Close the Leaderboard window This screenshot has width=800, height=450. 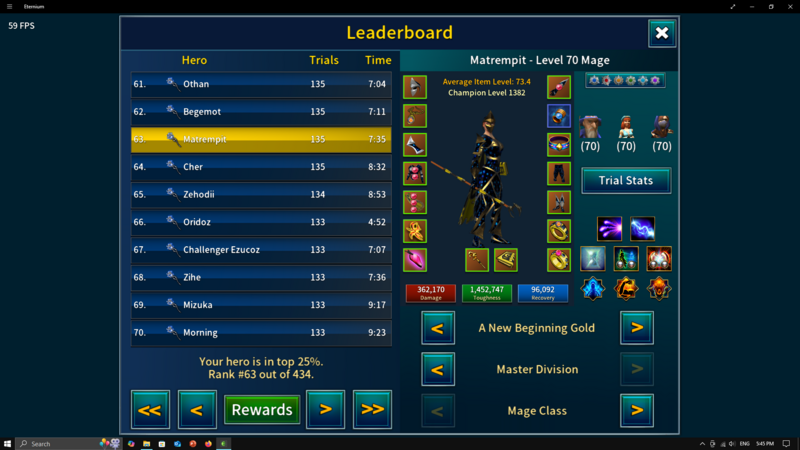(x=661, y=33)
